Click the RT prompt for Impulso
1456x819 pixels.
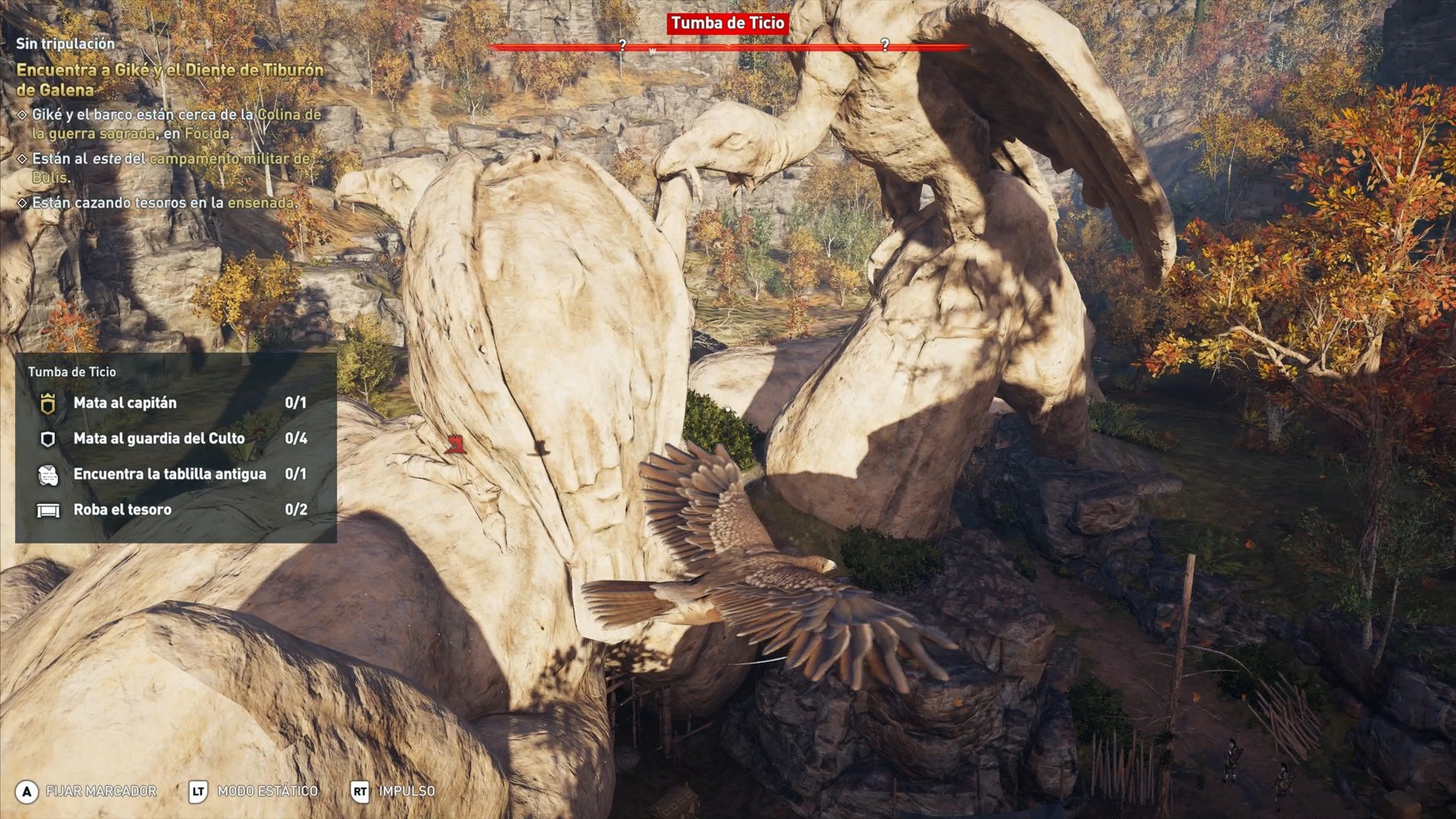tap(360, 791)
